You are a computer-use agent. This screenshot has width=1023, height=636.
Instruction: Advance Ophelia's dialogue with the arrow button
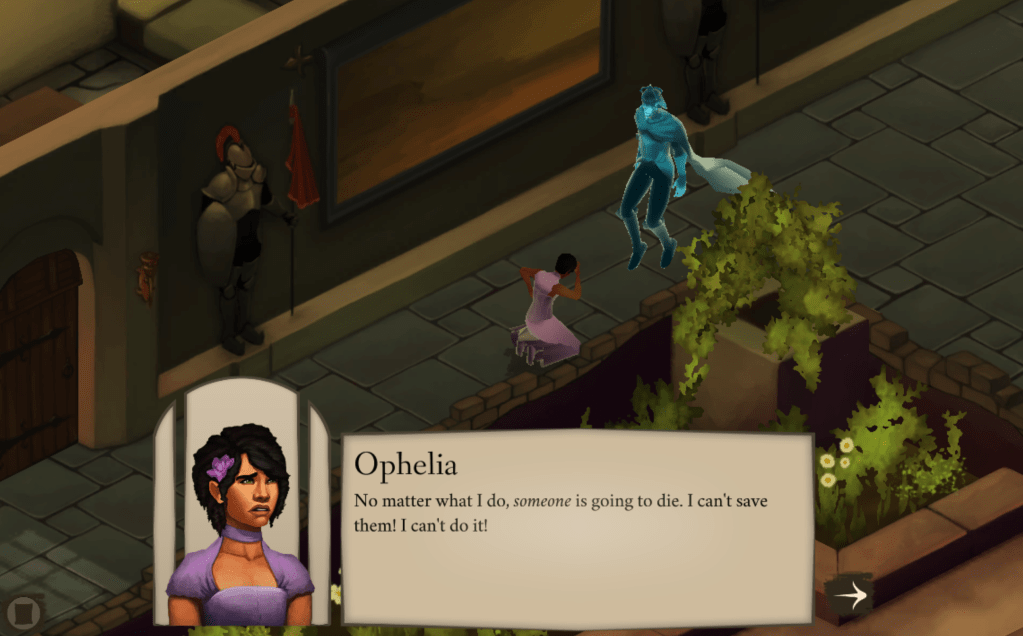849,596
